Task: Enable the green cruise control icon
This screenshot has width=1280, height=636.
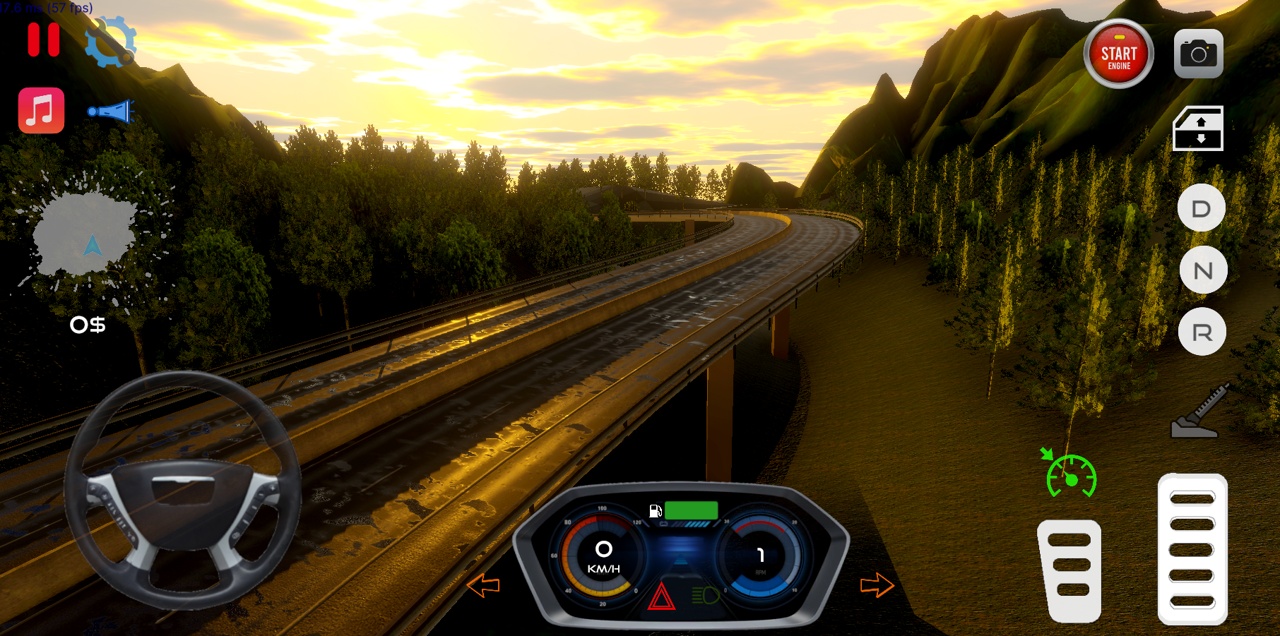Action: pos(1070,474)
